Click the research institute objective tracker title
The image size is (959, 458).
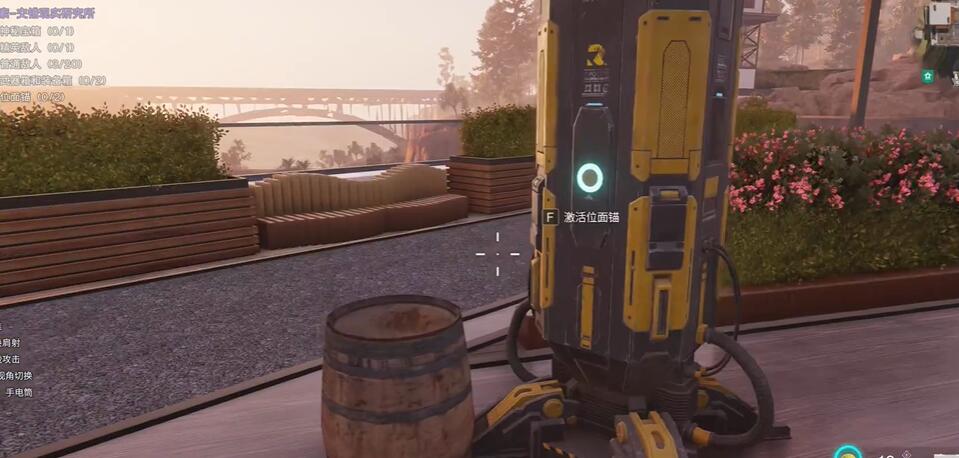(x=48, y=13)
